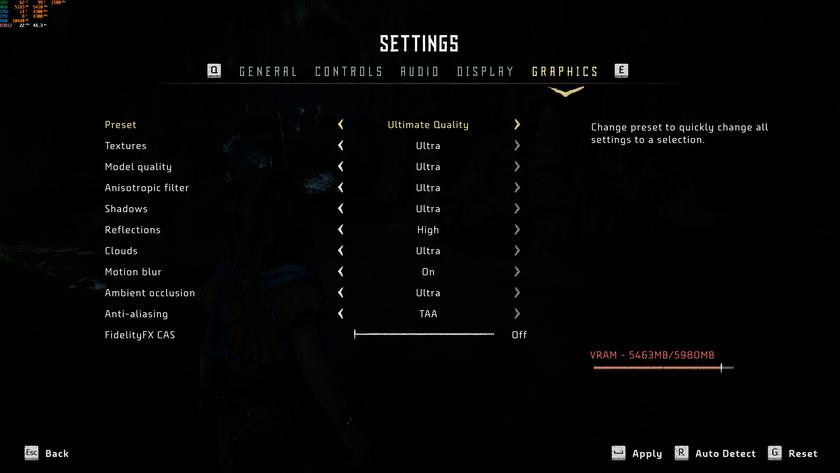840x473 pixels.
Task: Click the left arrow for Anti-aliasing
Action: click(x=341, y=314)
